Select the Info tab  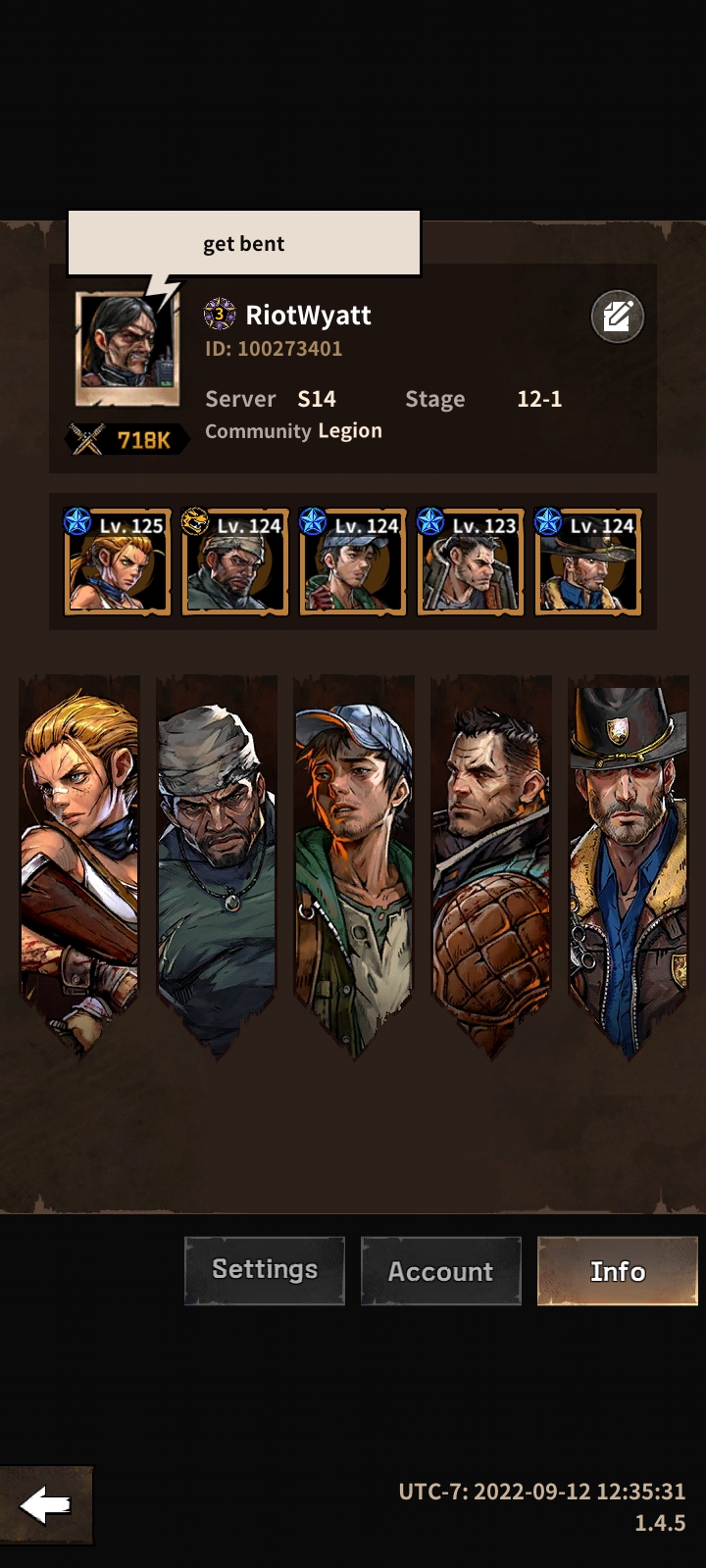618,1270
